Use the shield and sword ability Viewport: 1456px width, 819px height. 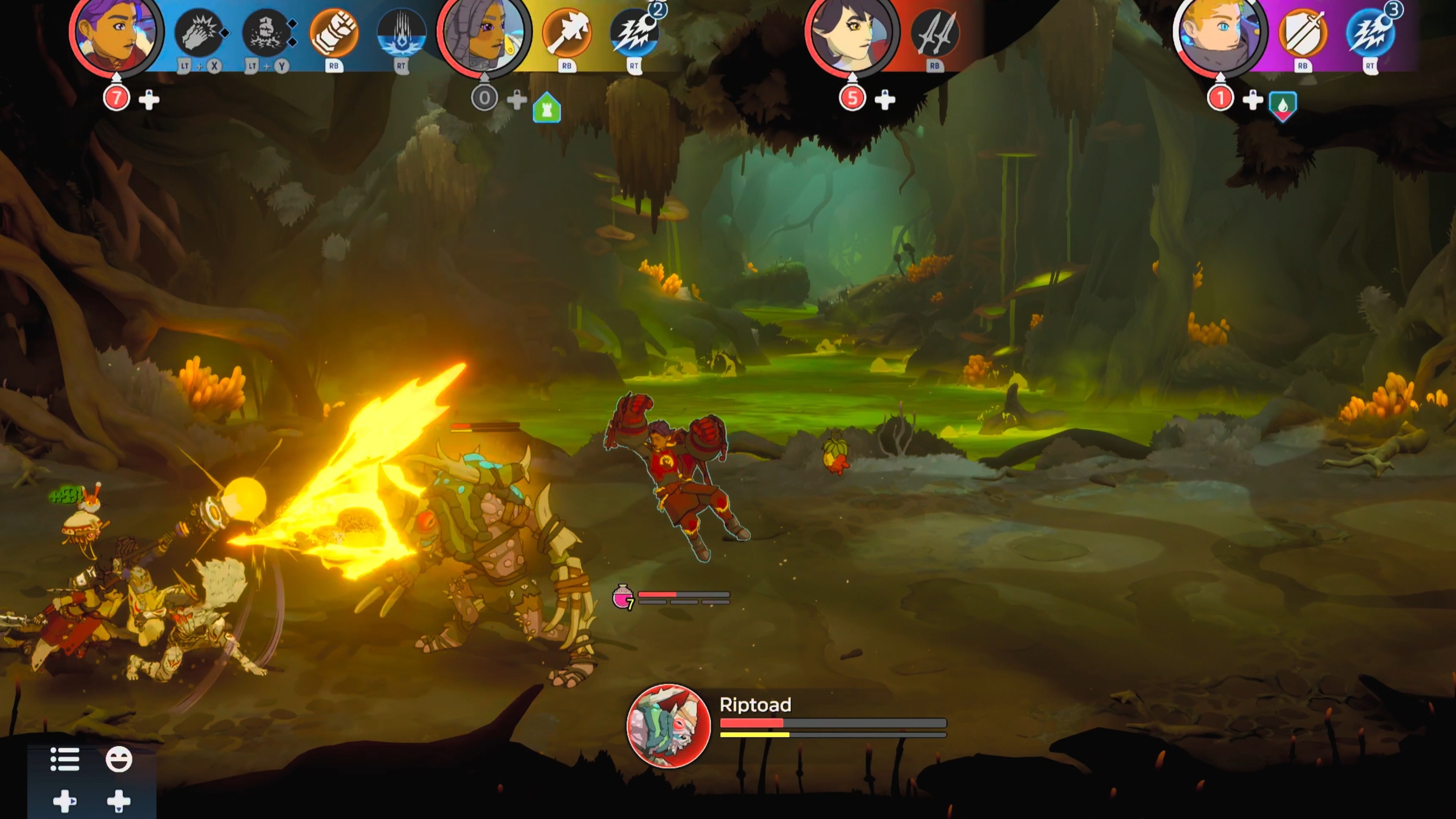pos(1303,33)
